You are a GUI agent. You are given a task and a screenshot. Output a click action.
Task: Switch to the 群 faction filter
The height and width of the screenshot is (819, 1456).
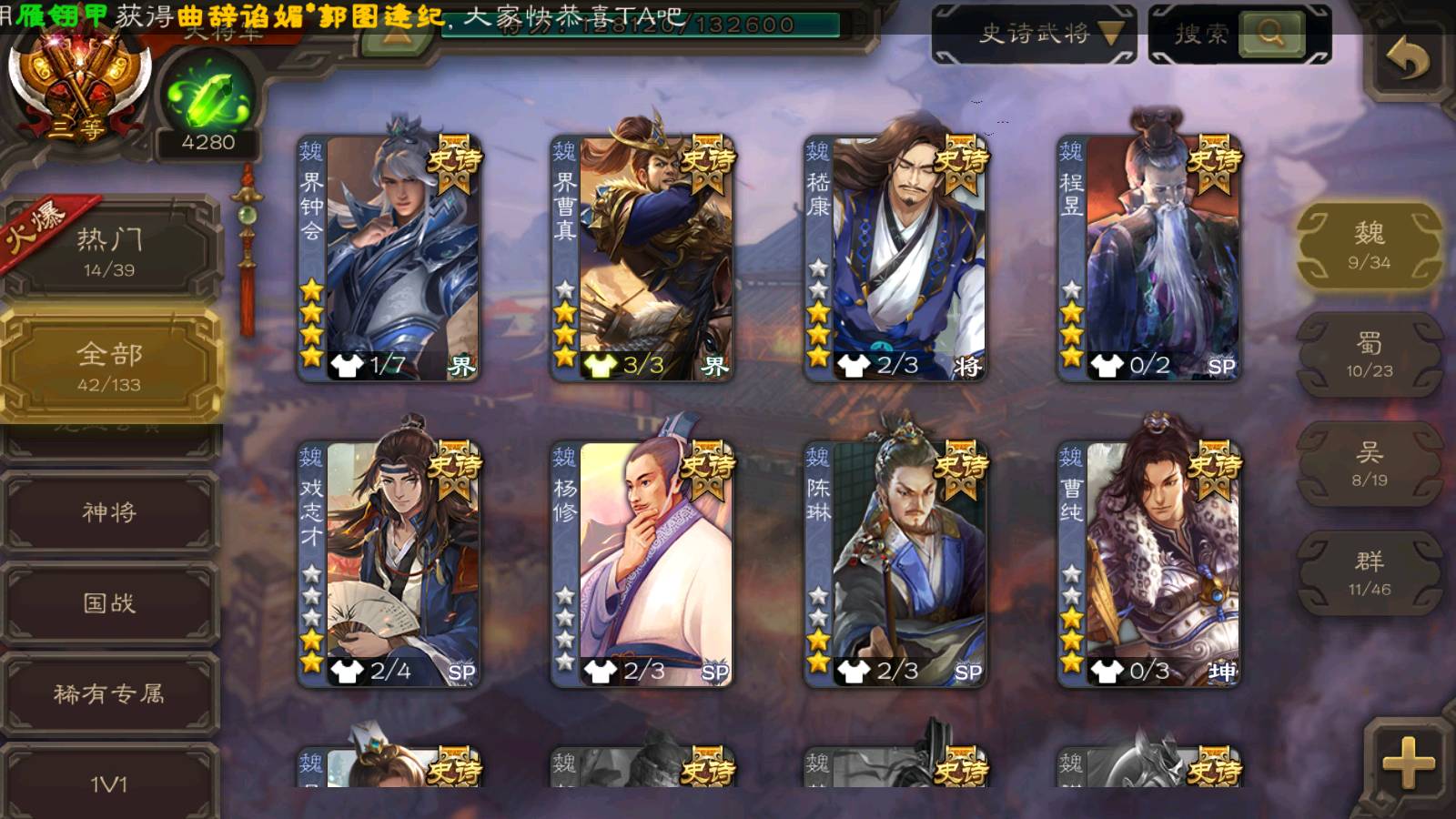click(x=1369, y=573)
